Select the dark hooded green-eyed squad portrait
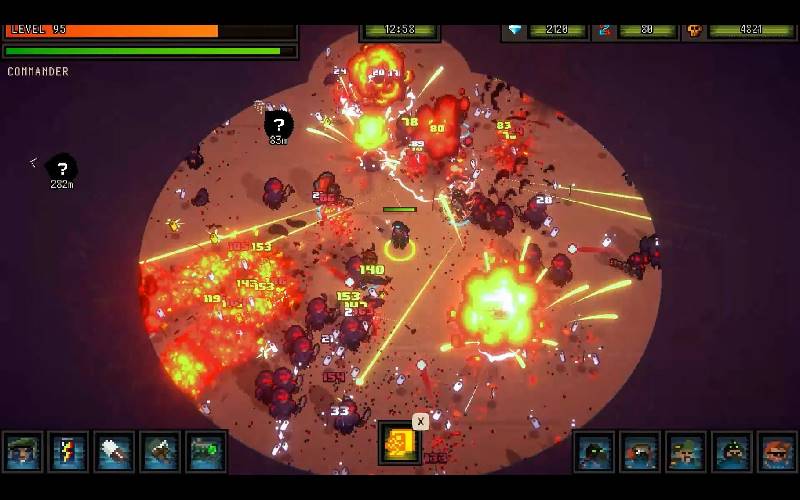Screen dimensions: 800x500 point(594,452)
